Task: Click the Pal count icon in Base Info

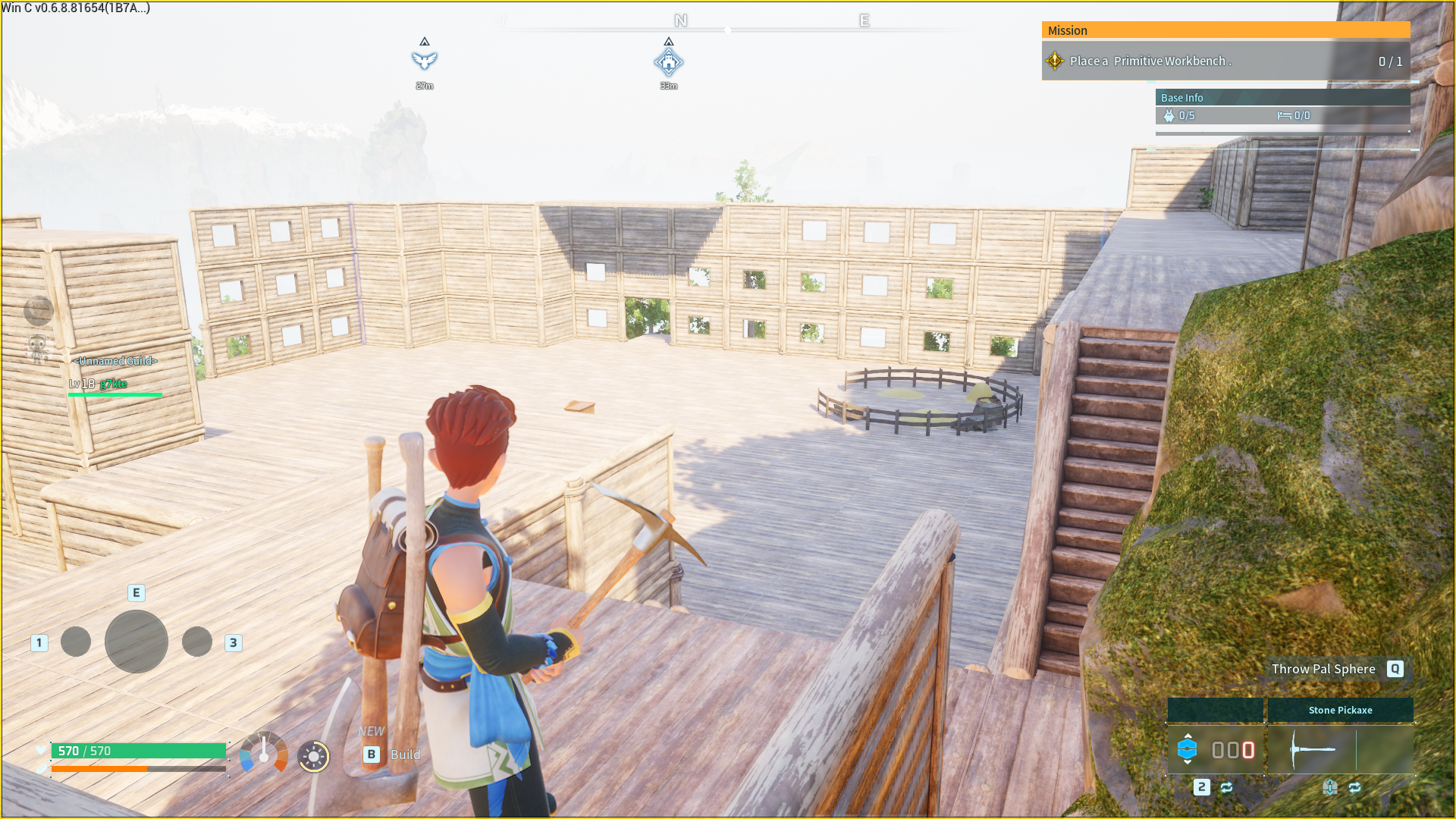Action: pyautogui.click(x=1169, y=115)
